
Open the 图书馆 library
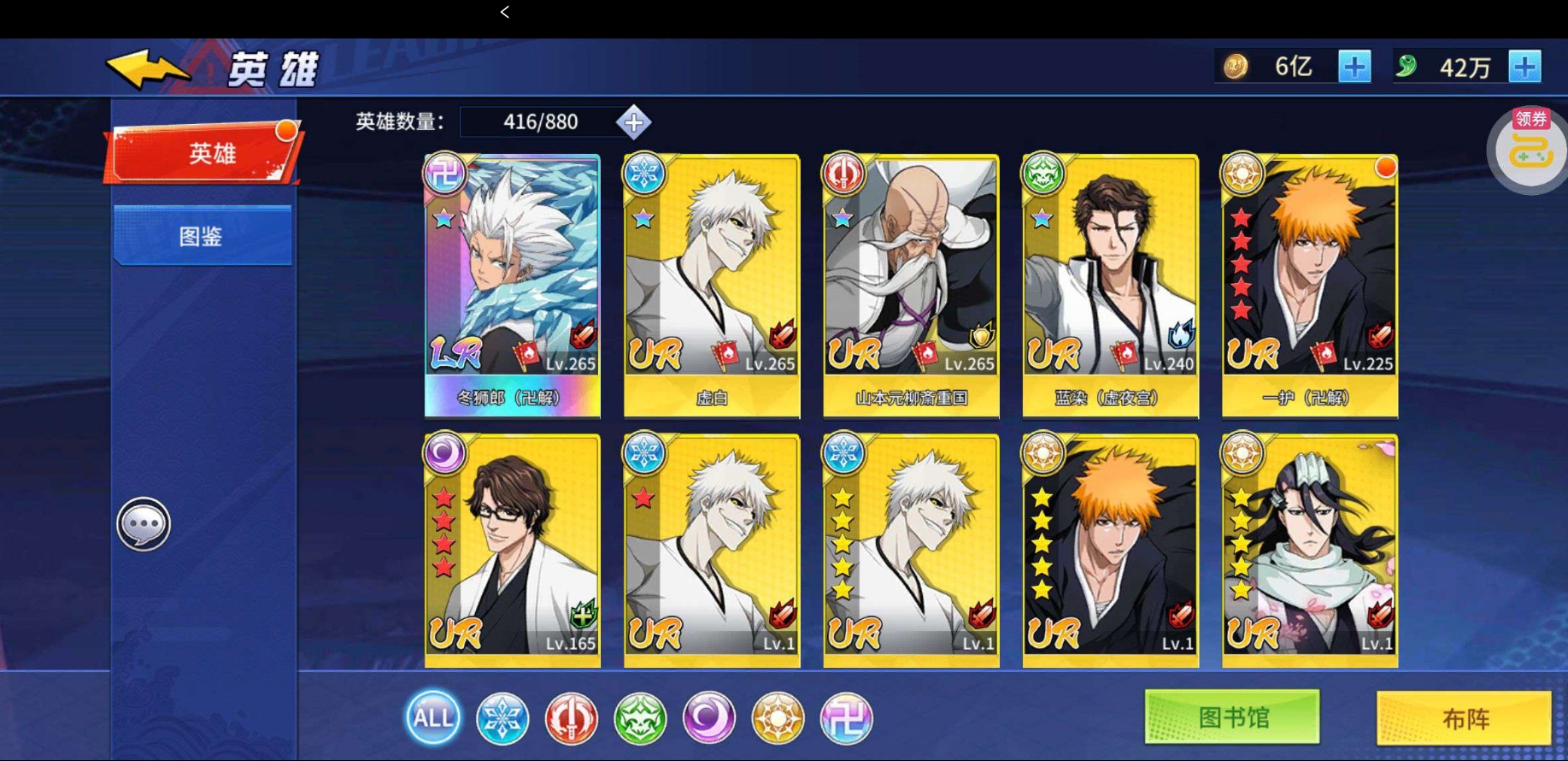tap(1231, 717)
